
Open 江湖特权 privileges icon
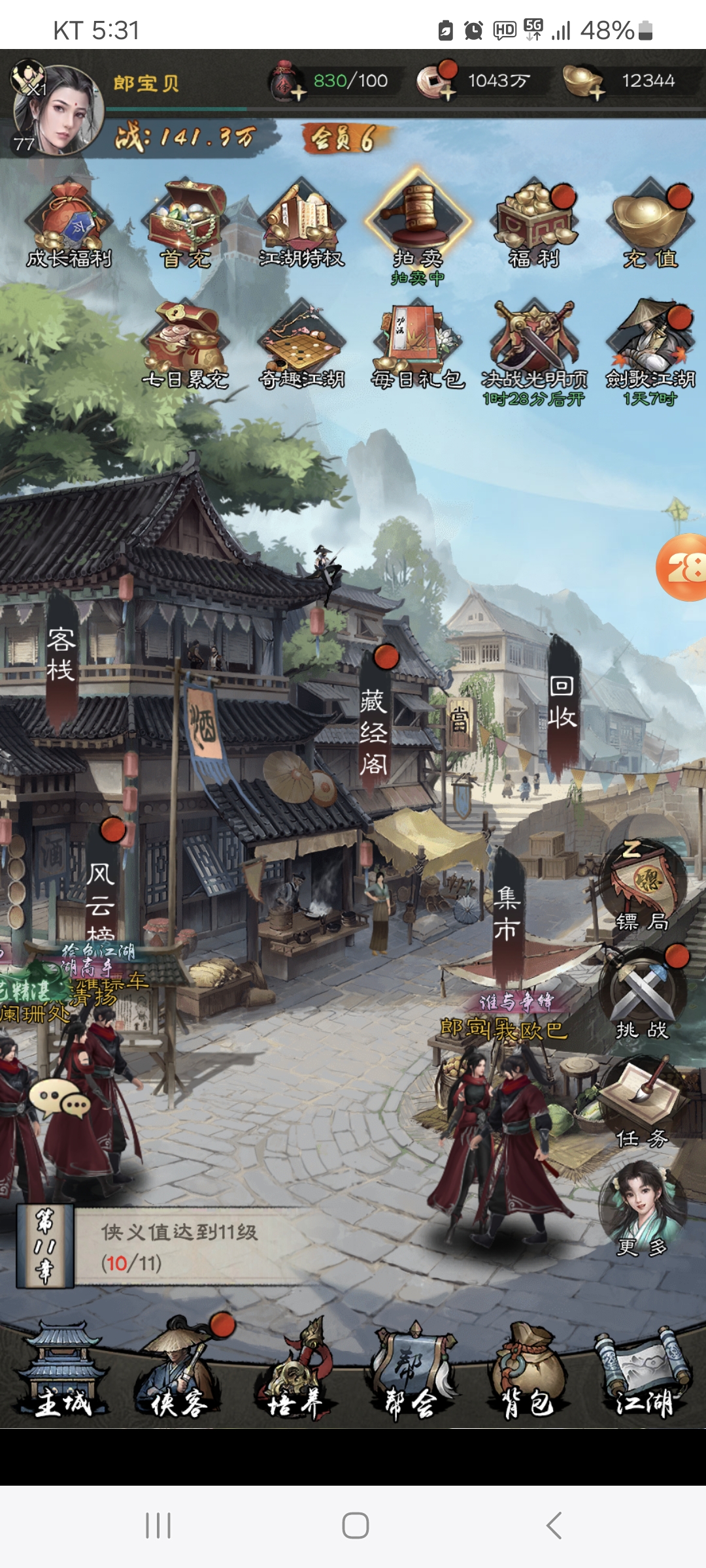pos(301,225)
